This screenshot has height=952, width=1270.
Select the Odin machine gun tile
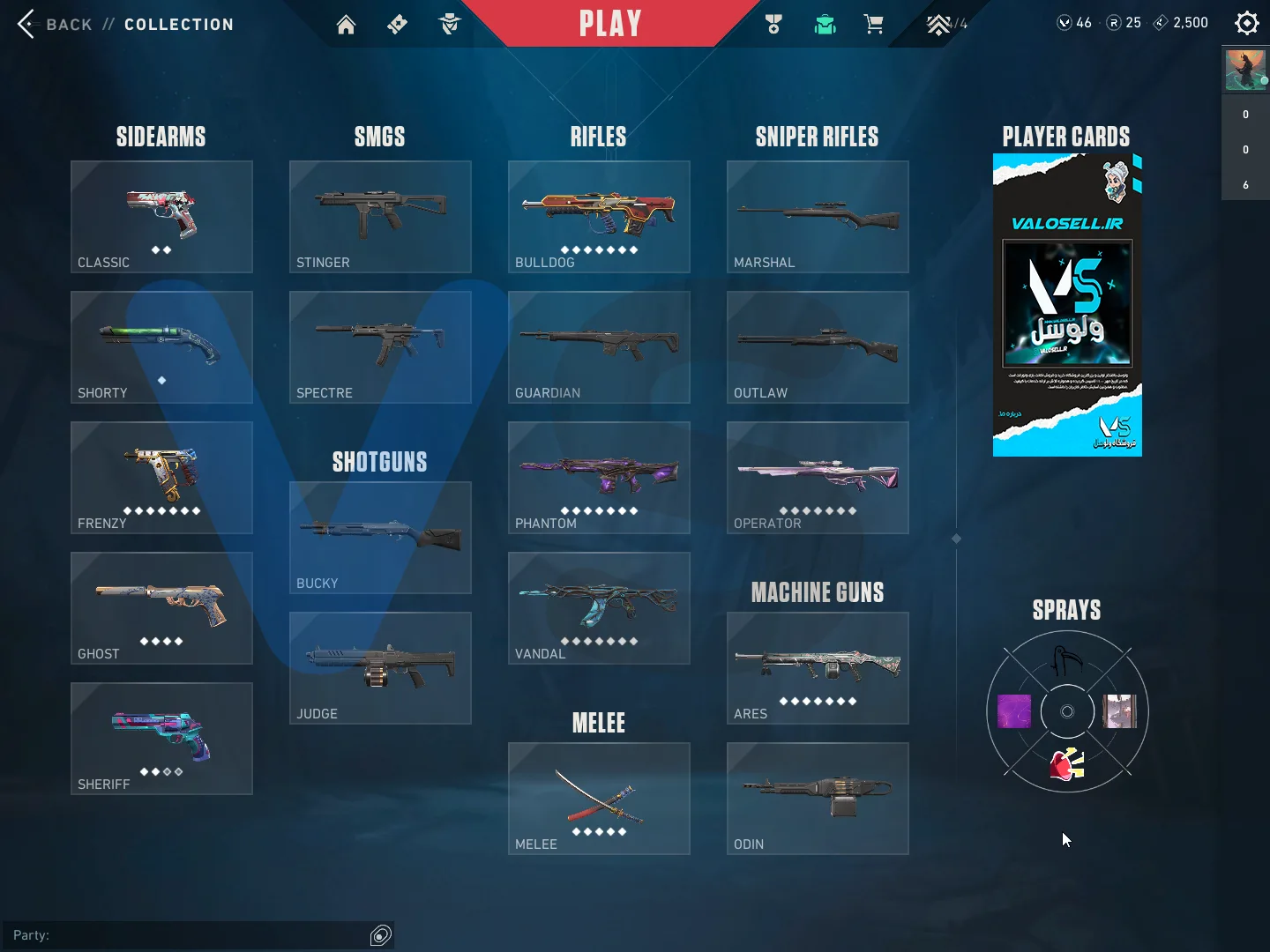[818, 799]
